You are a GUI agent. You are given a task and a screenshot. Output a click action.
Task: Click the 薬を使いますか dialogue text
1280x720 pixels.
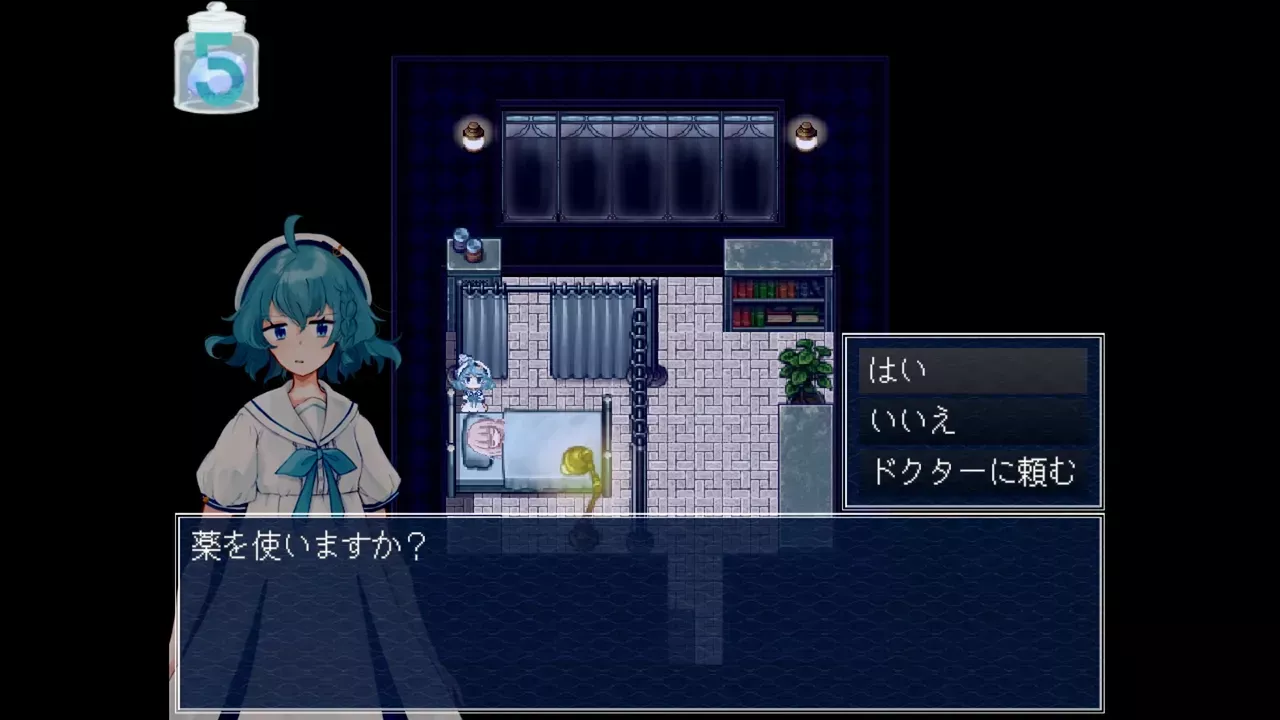307,545
